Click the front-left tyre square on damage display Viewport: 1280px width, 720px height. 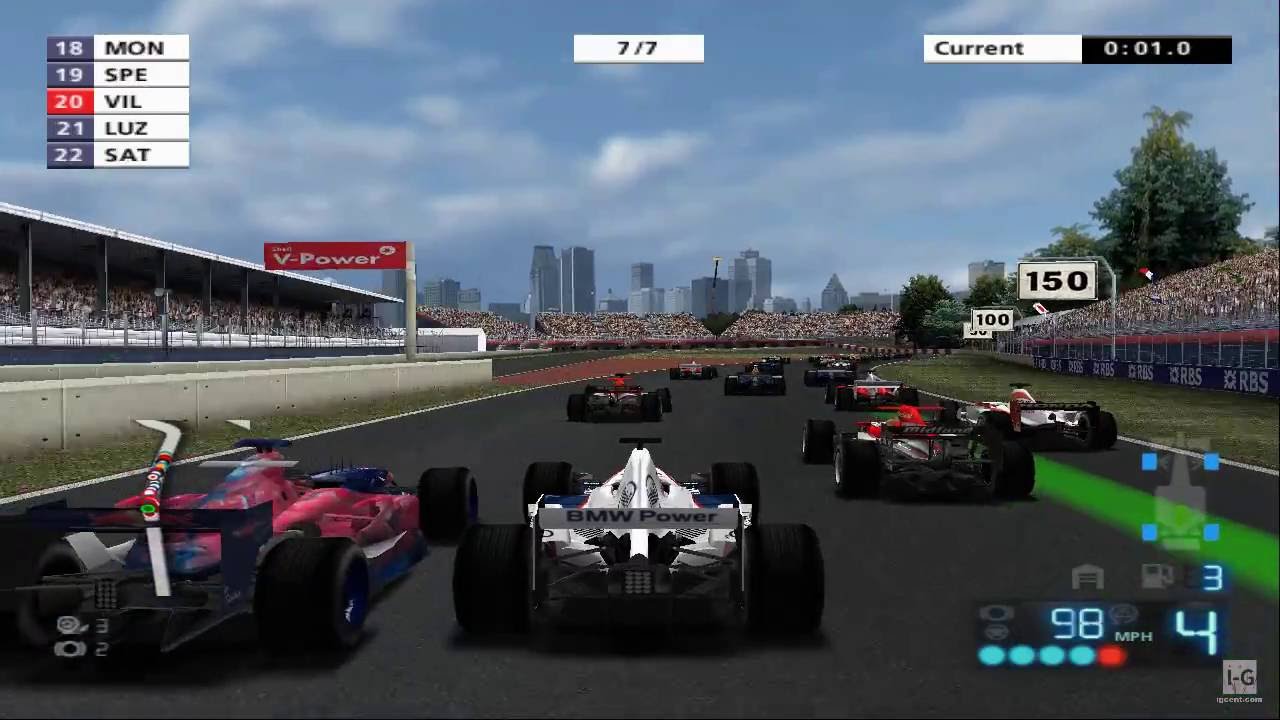click(x=1147, y=462)
